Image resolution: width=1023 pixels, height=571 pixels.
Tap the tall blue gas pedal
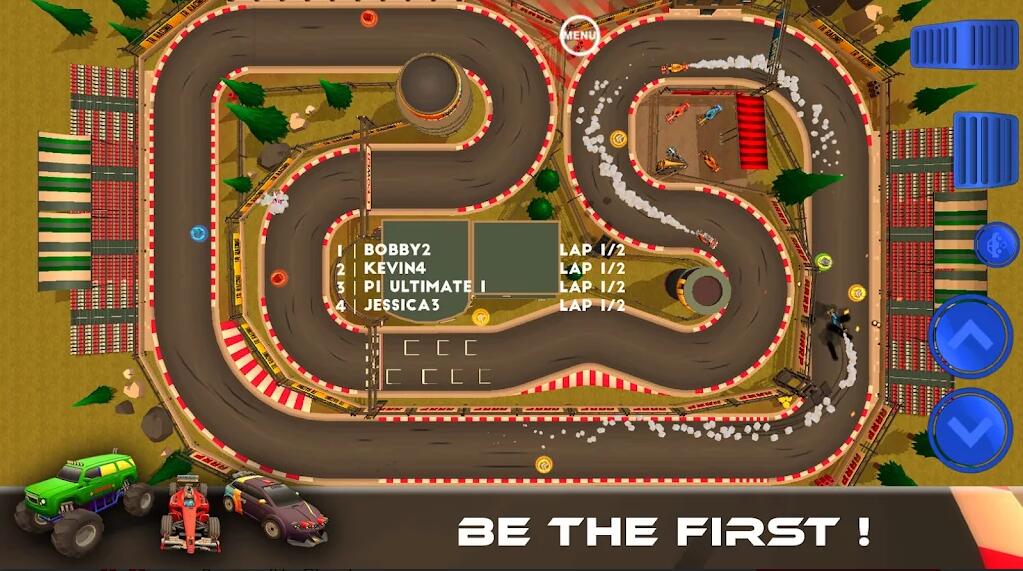(x=985, y=150)
